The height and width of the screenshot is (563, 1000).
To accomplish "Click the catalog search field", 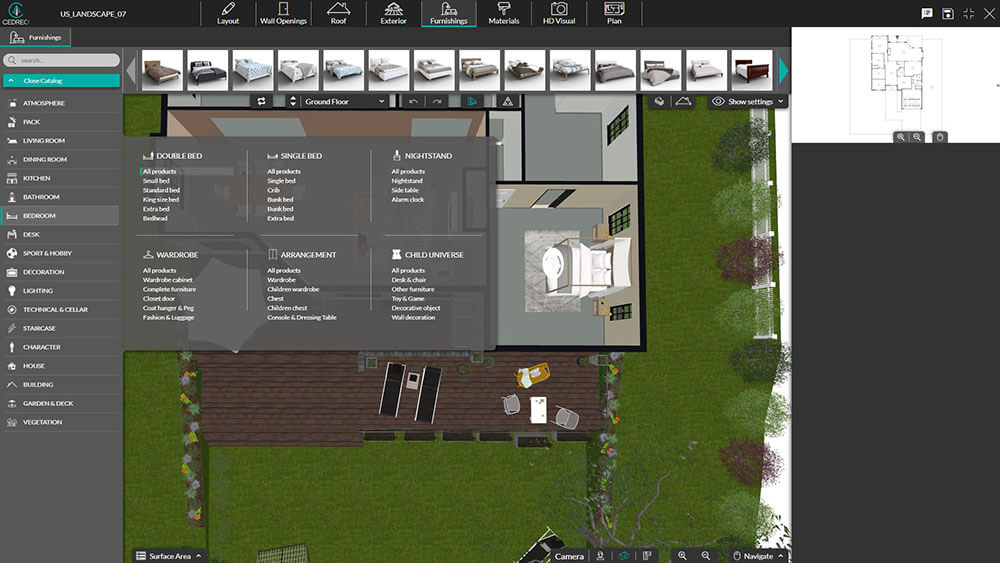I will pyautogui.click(x=62, y=60).
